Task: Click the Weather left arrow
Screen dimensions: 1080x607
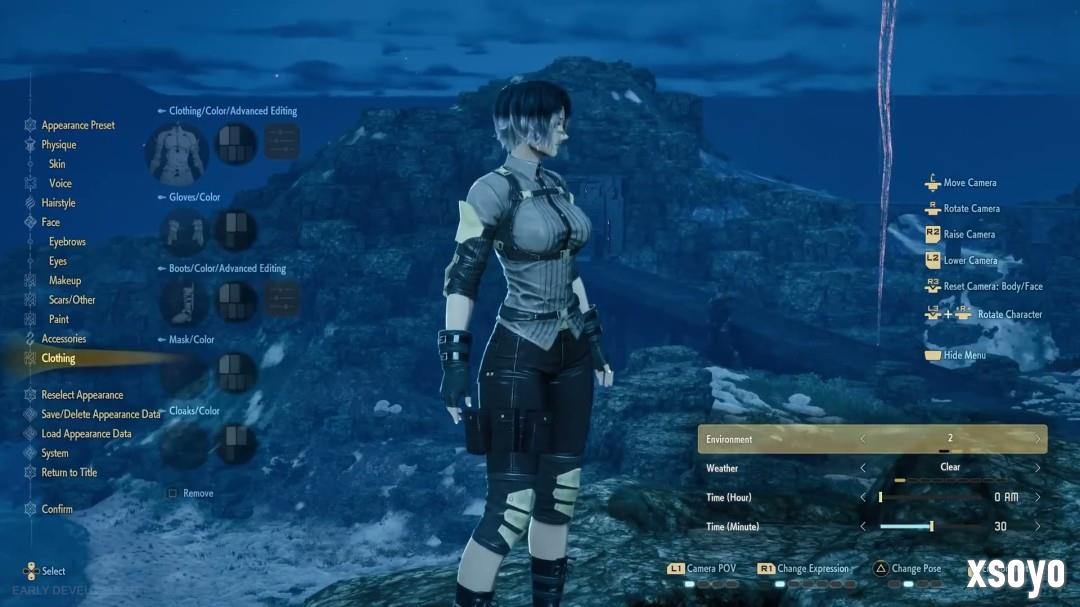Action: pos(863,468)
